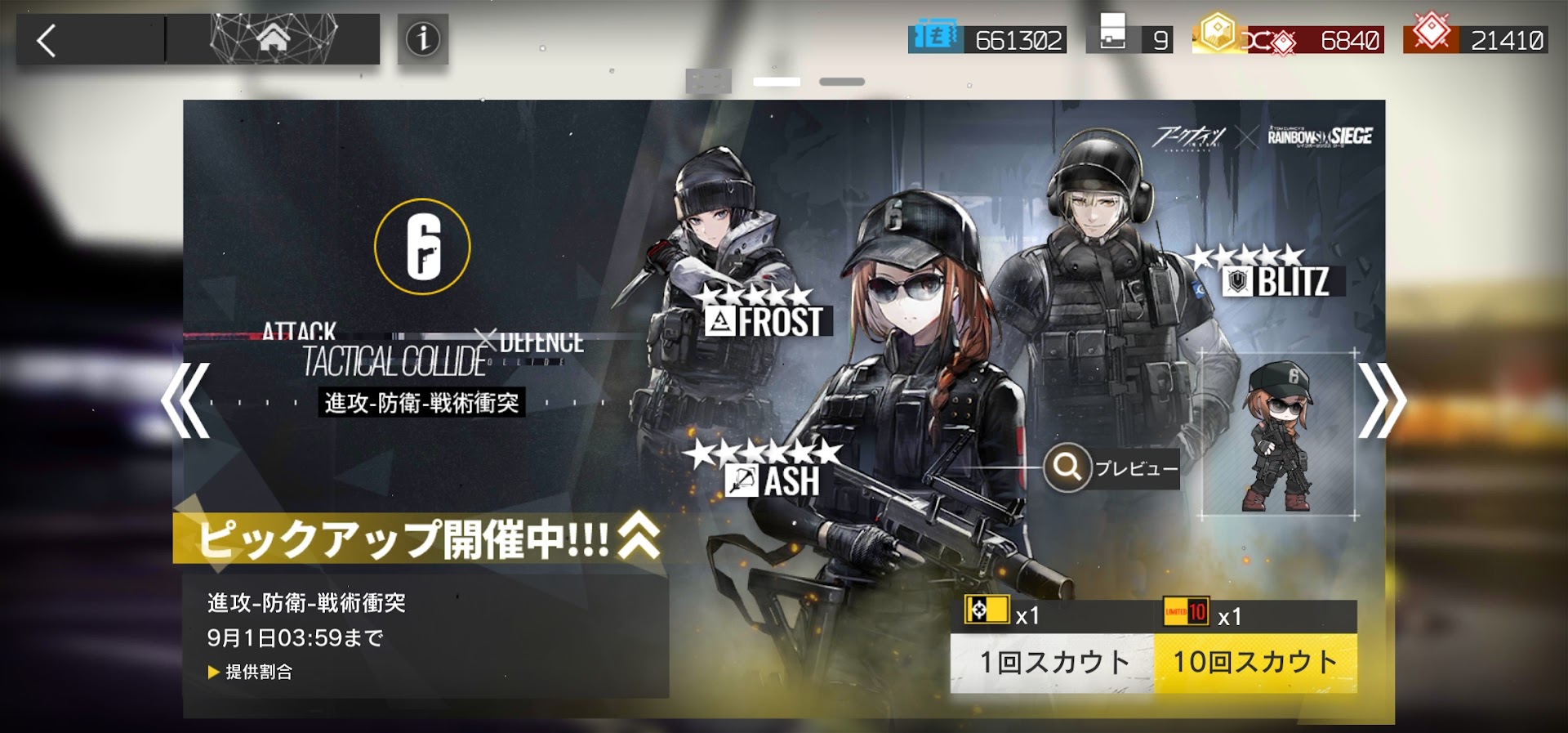Perform a 1回スカウト single scout
Viewport: 1568px width, 733px height.
click(x=1052, y=662)
